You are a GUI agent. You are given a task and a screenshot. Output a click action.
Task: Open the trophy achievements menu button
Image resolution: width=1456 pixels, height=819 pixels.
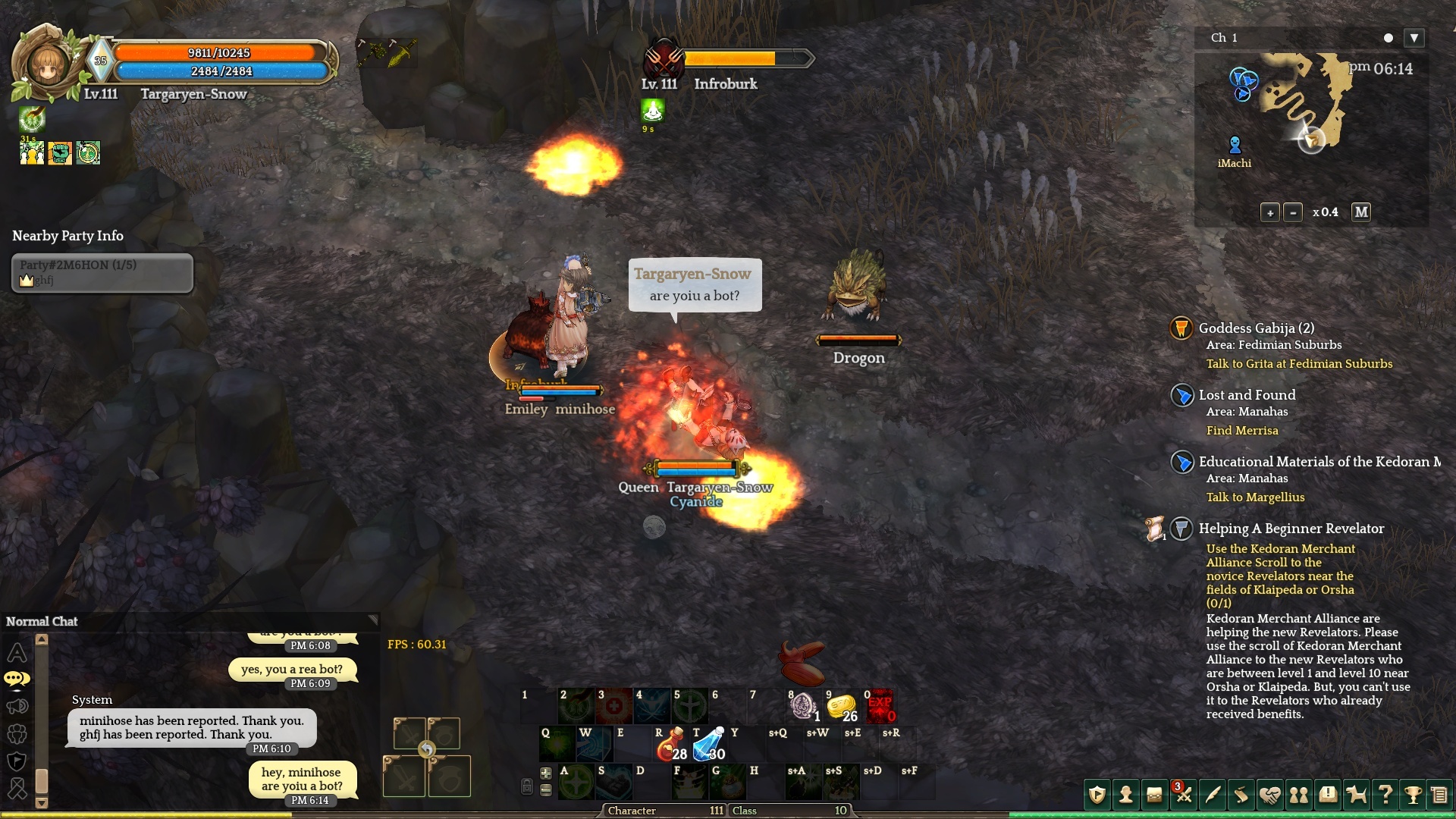click(x=1412, y=795)
